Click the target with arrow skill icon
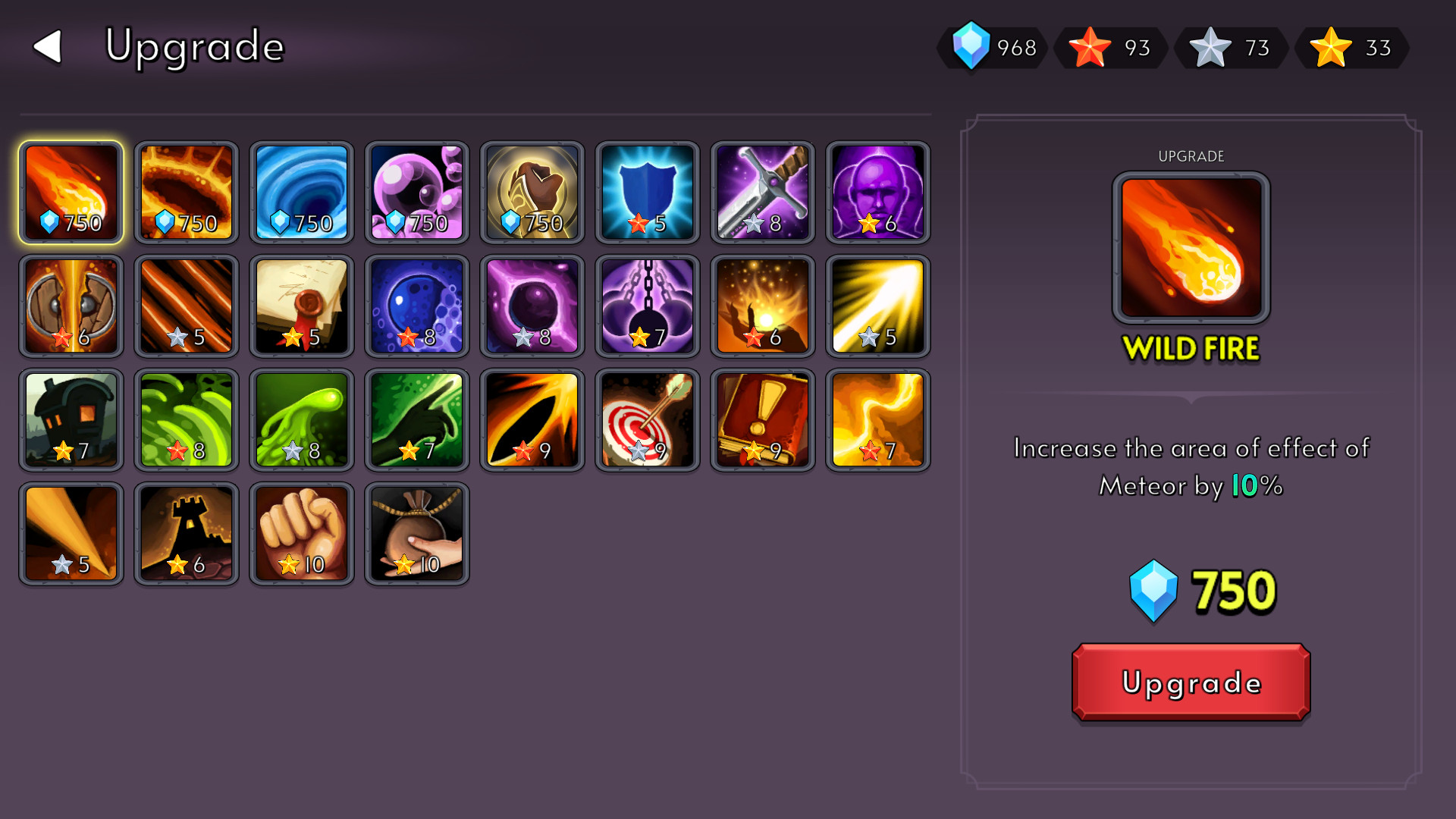 [x=647, y=419]
